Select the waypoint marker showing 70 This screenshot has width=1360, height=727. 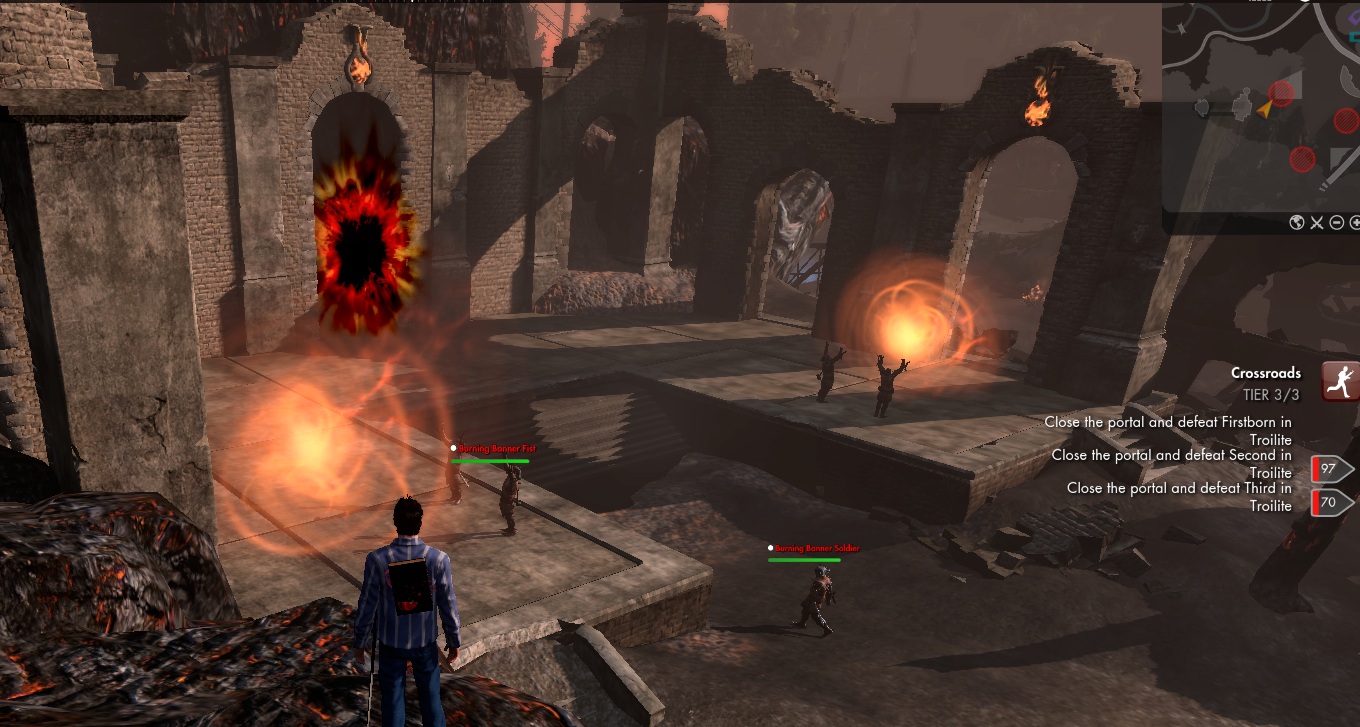pos(1332,502)
